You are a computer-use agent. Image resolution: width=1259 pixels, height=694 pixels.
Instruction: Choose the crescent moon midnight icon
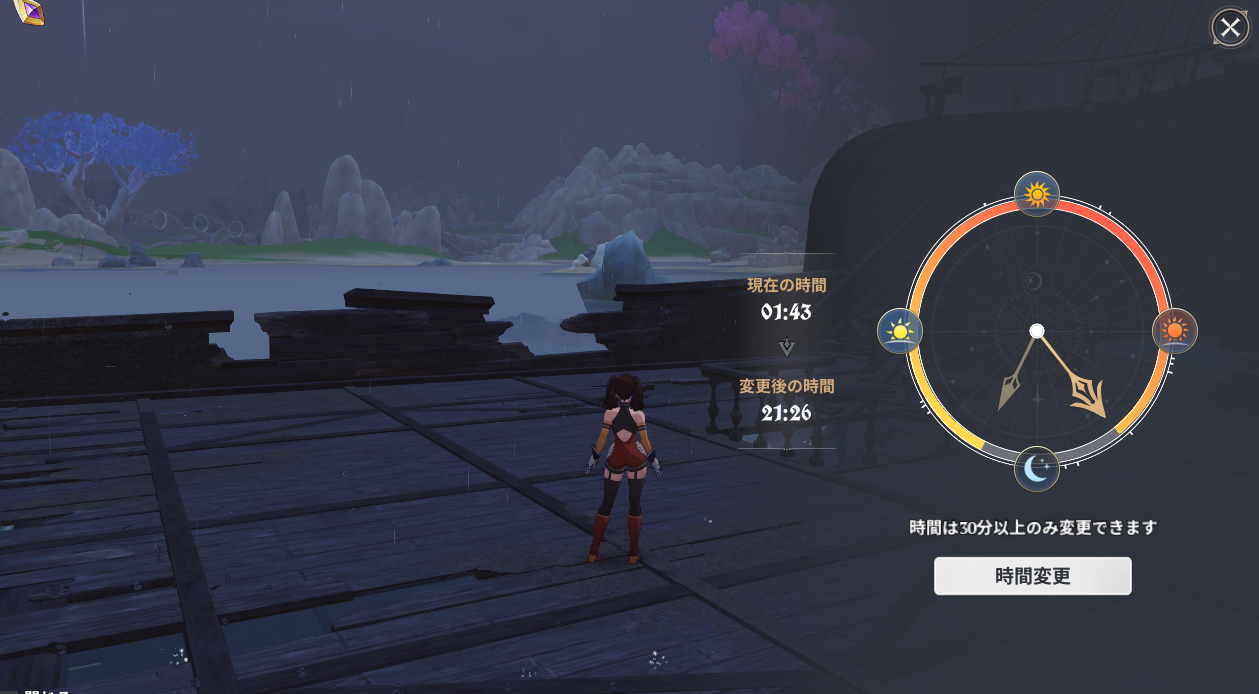pyautogui.click(x=1037, y=468)
